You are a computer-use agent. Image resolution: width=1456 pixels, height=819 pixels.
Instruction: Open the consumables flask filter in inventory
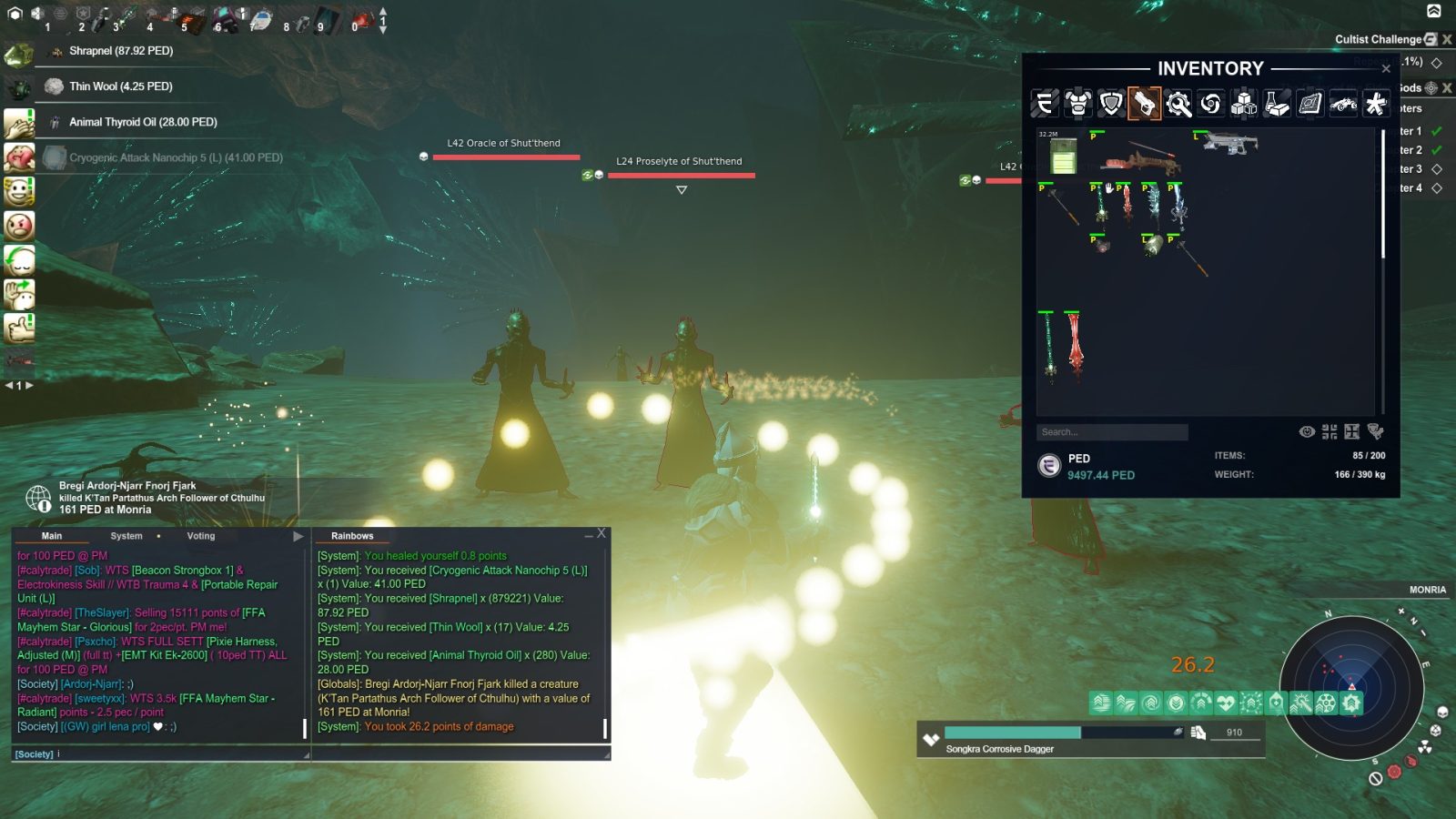coord(1278,104)
